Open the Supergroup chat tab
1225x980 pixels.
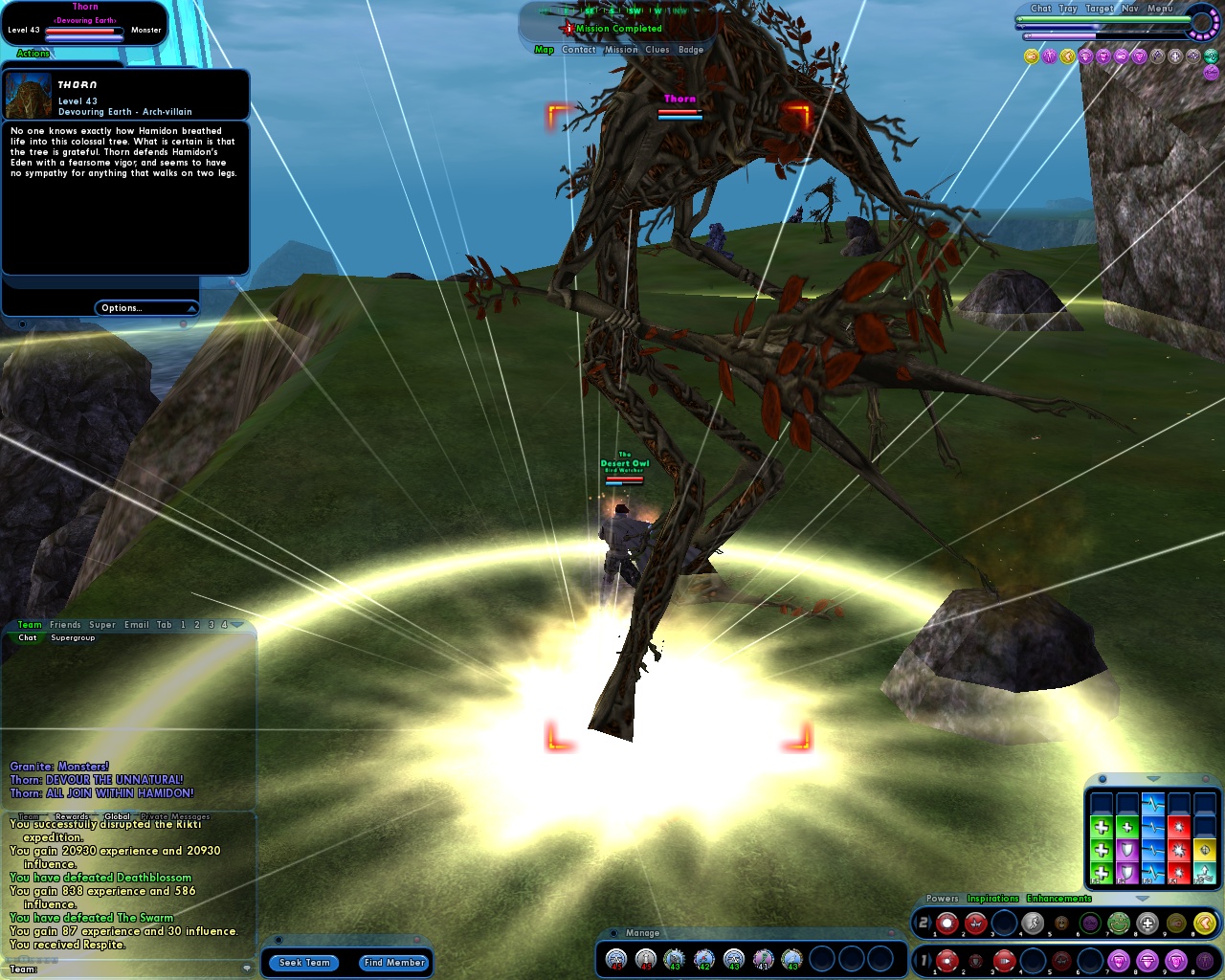point(73,637)
